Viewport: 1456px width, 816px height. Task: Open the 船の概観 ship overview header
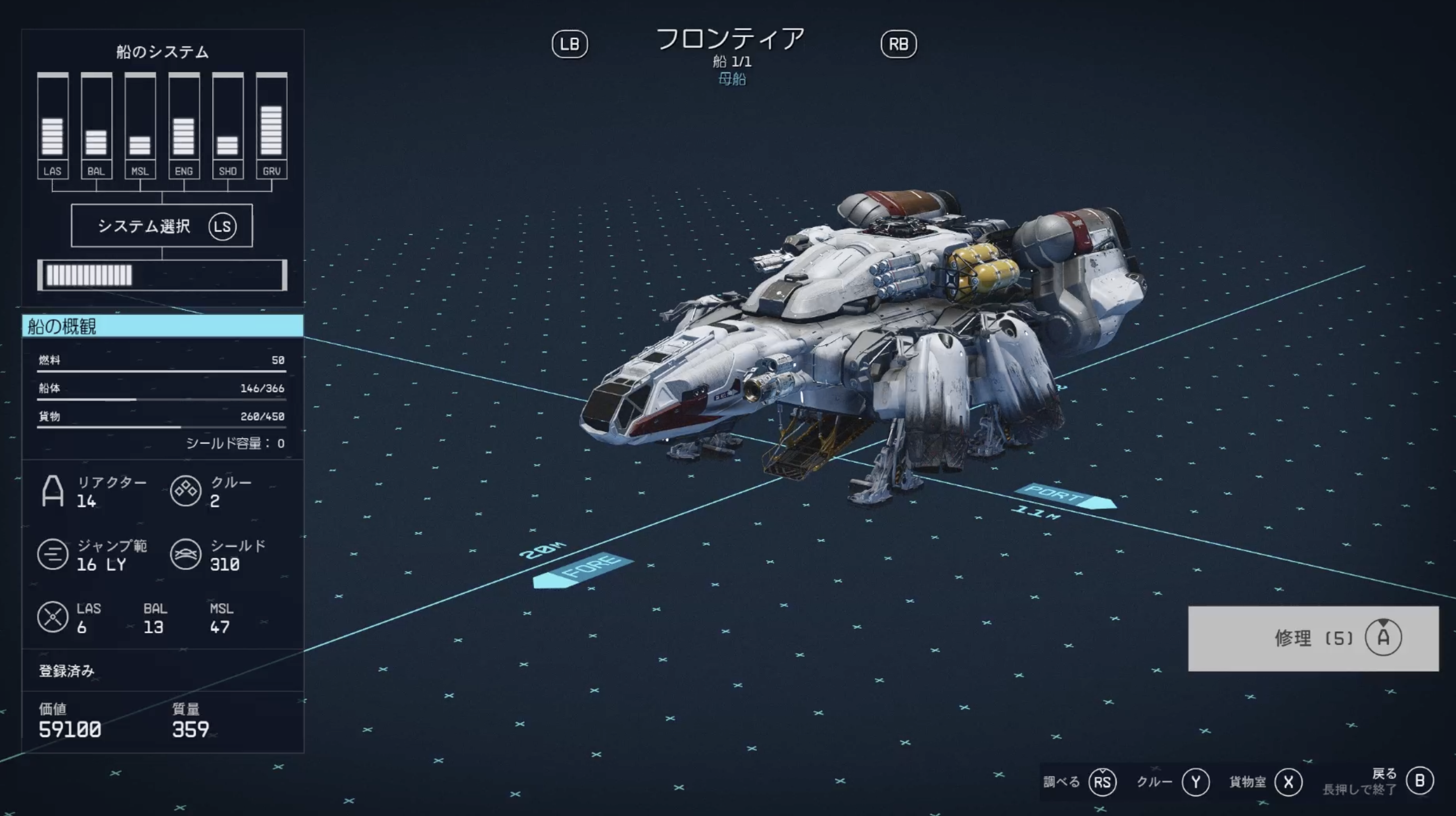[x=162, y=326]
